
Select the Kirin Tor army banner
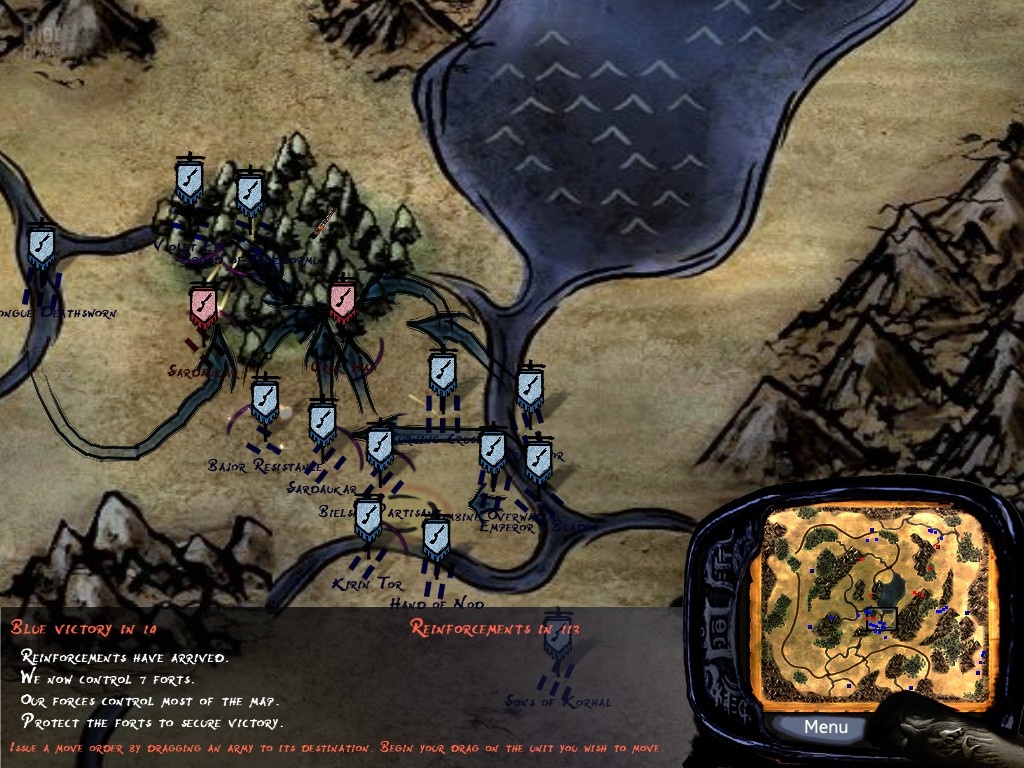click(x=369, y=520)
